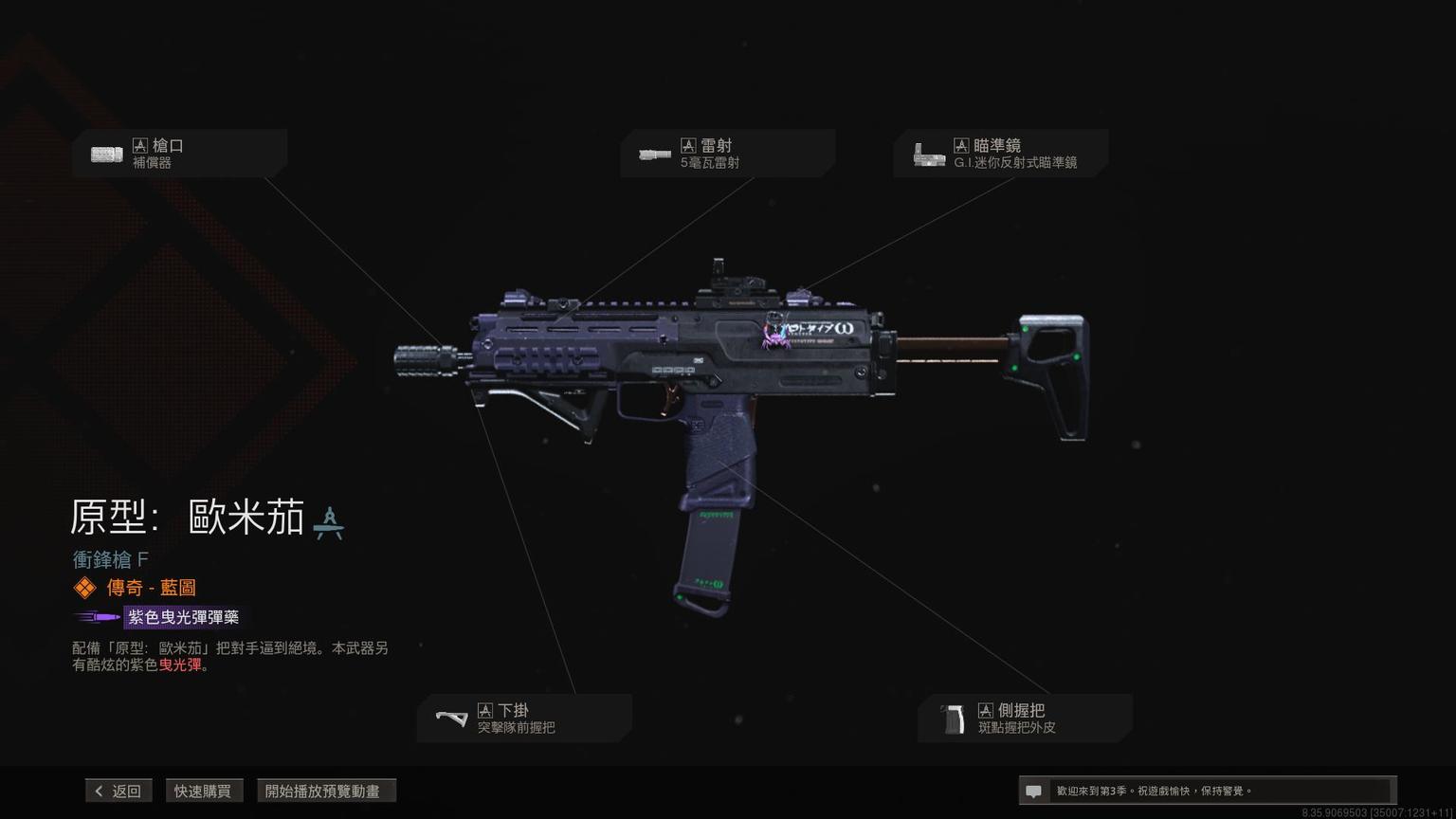
Task: Open the 瞄準鏡 optic attachment slot
Action: click(x=1000, y=154)
